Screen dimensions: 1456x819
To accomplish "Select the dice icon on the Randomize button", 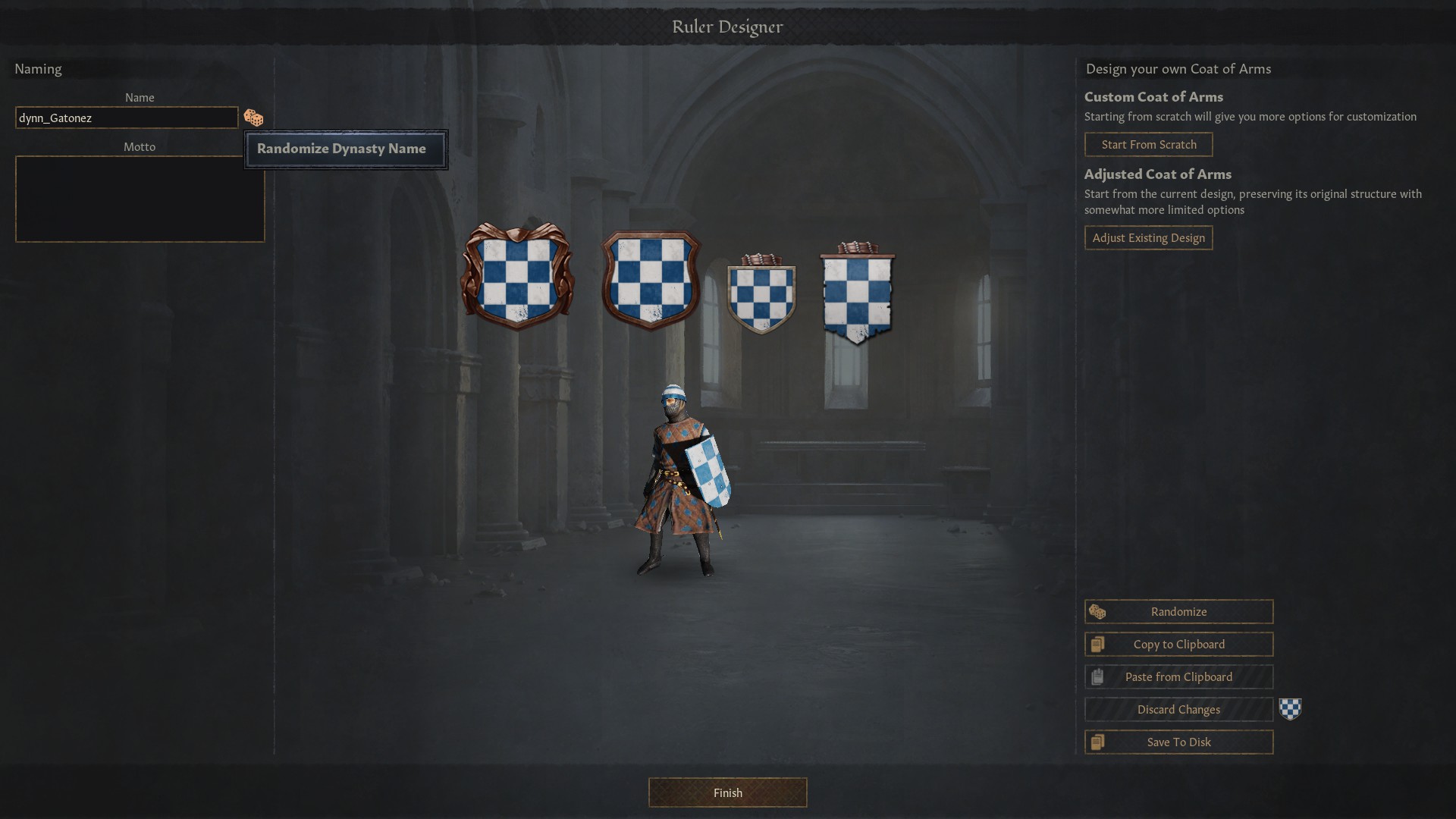I will (1098, 611).
